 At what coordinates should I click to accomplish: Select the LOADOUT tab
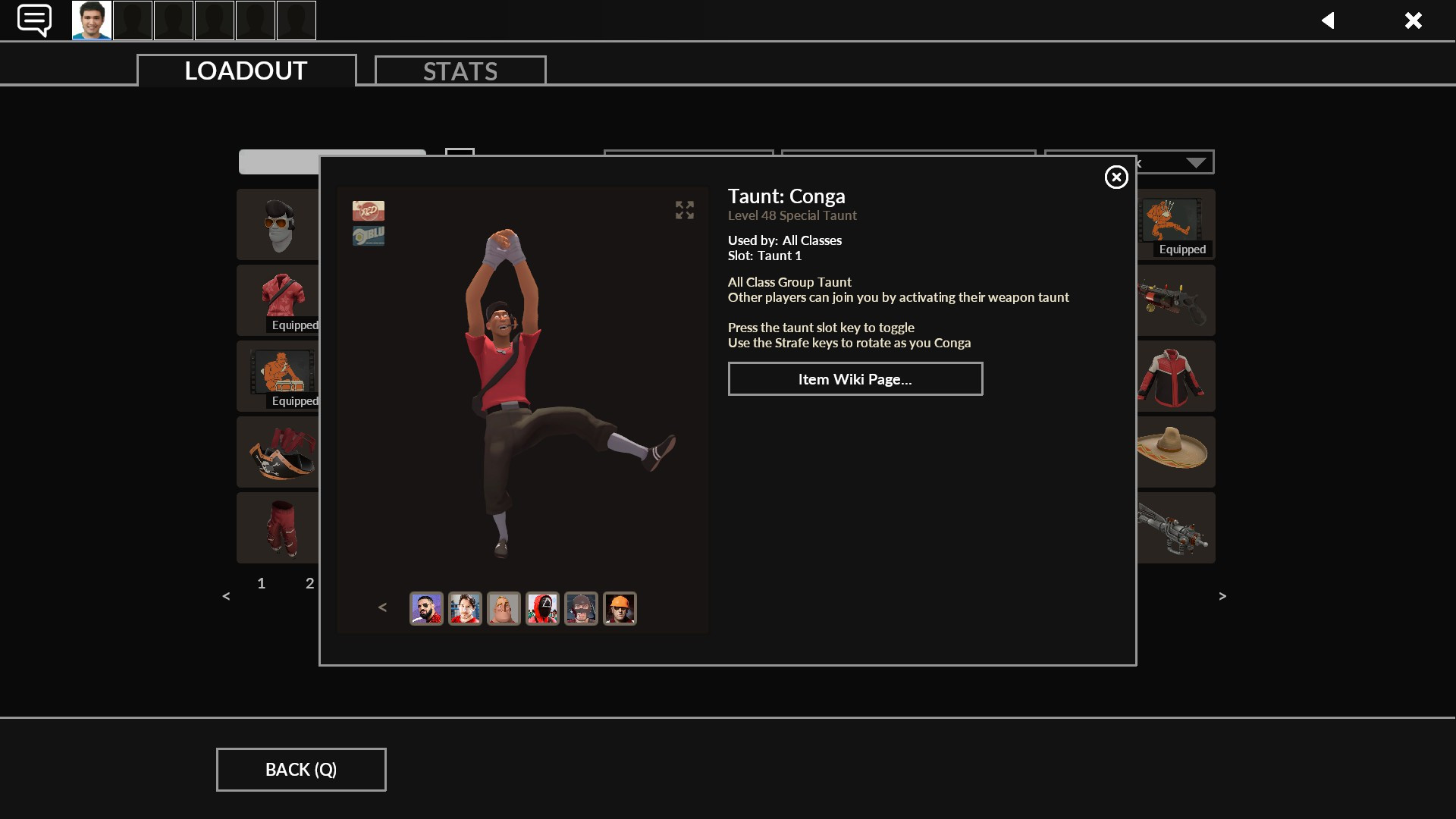tap(244, 71)
